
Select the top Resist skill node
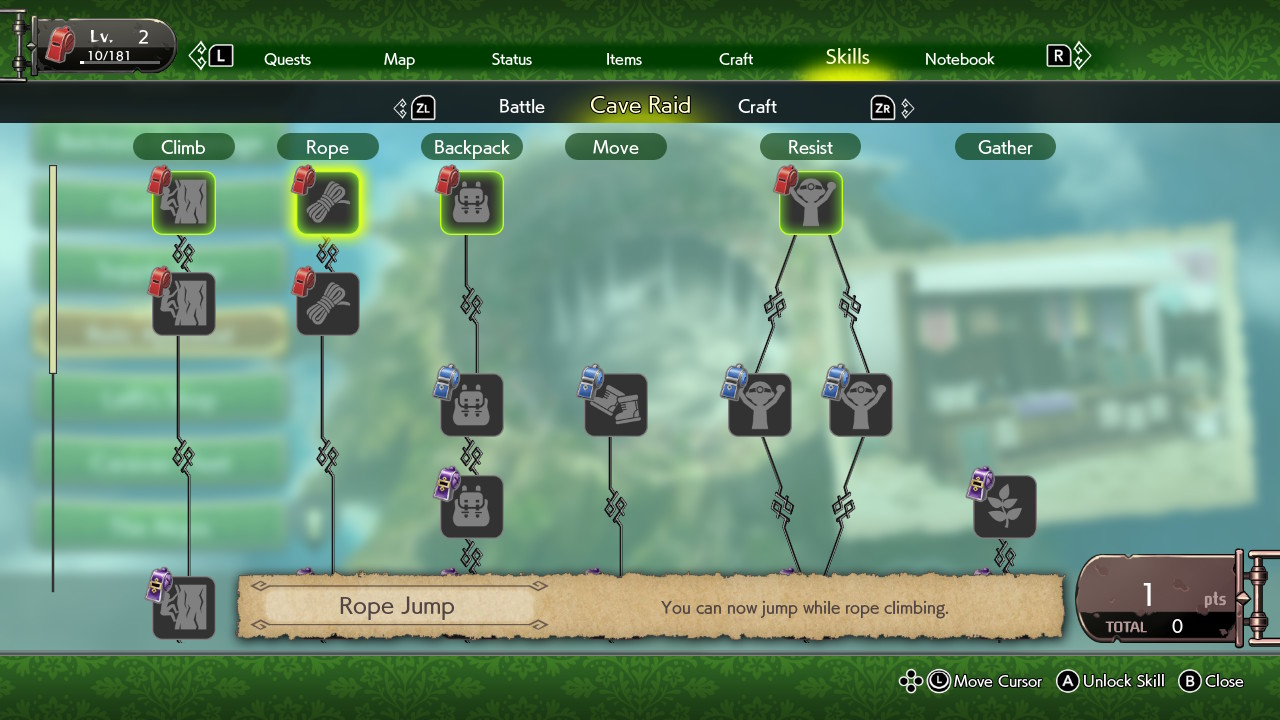coord(810,203)
